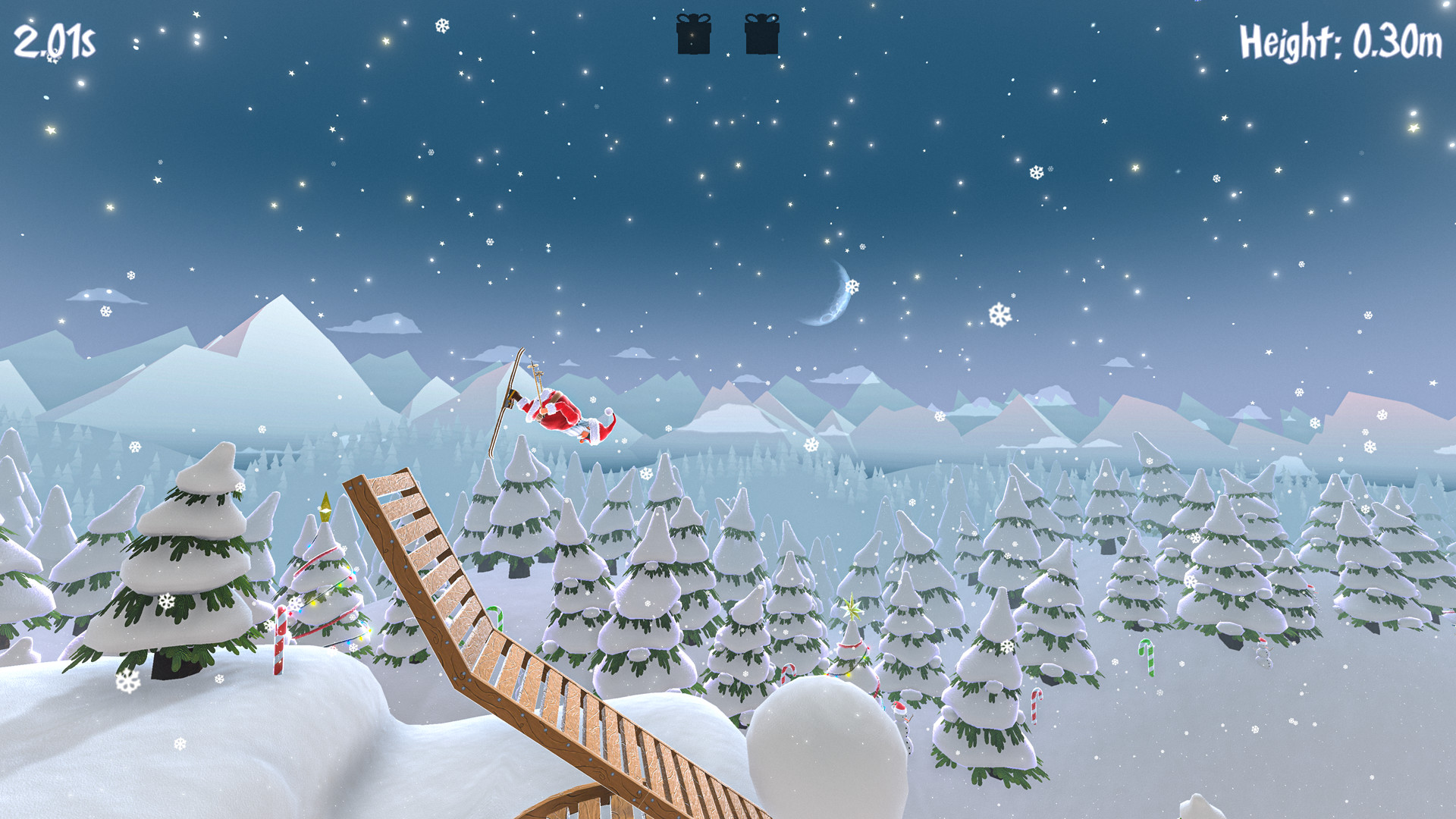Select the 2.01s timer display
The height and width of the screenshot is (819, 1456).
[55, 39]
